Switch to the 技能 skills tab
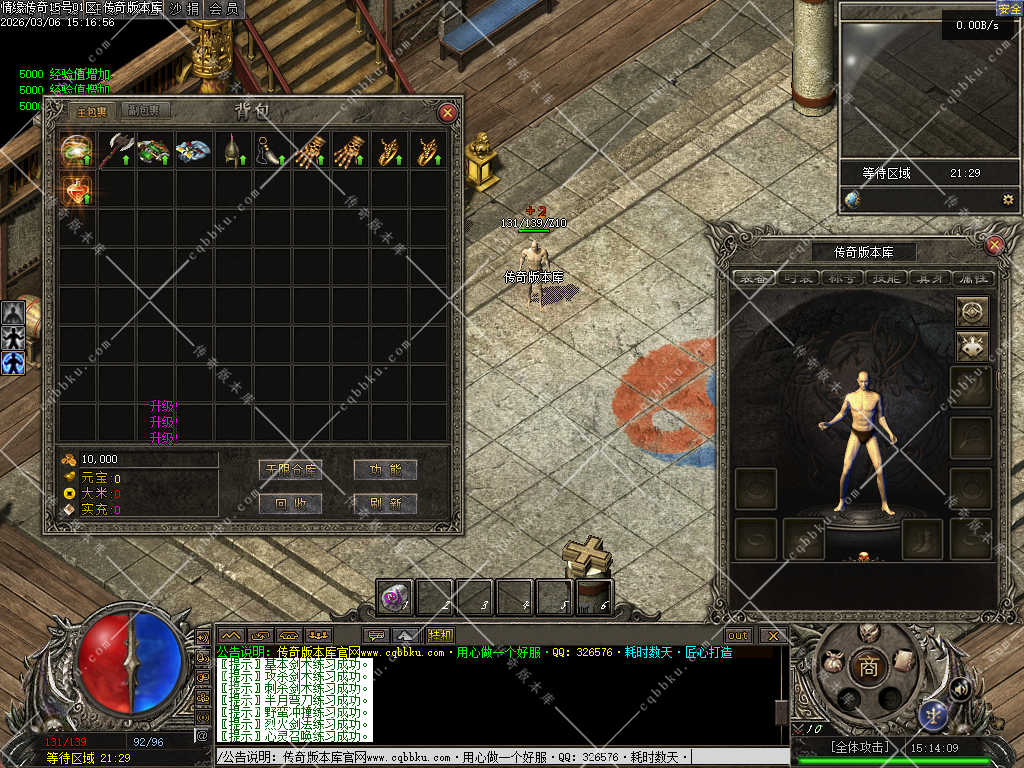Screen dimensions: 1024x768 click(x=889, y=278)
